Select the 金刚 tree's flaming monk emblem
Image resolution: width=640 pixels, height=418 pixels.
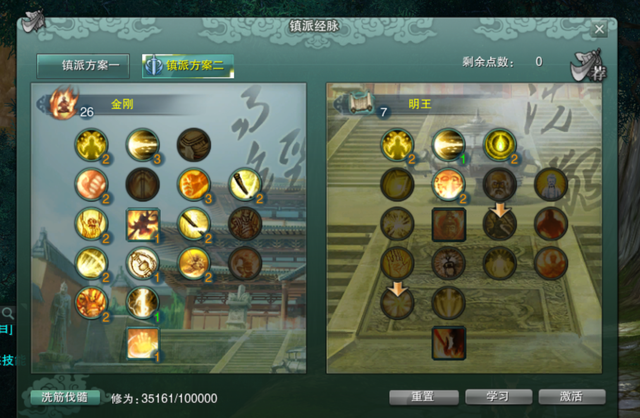(64, 101)
